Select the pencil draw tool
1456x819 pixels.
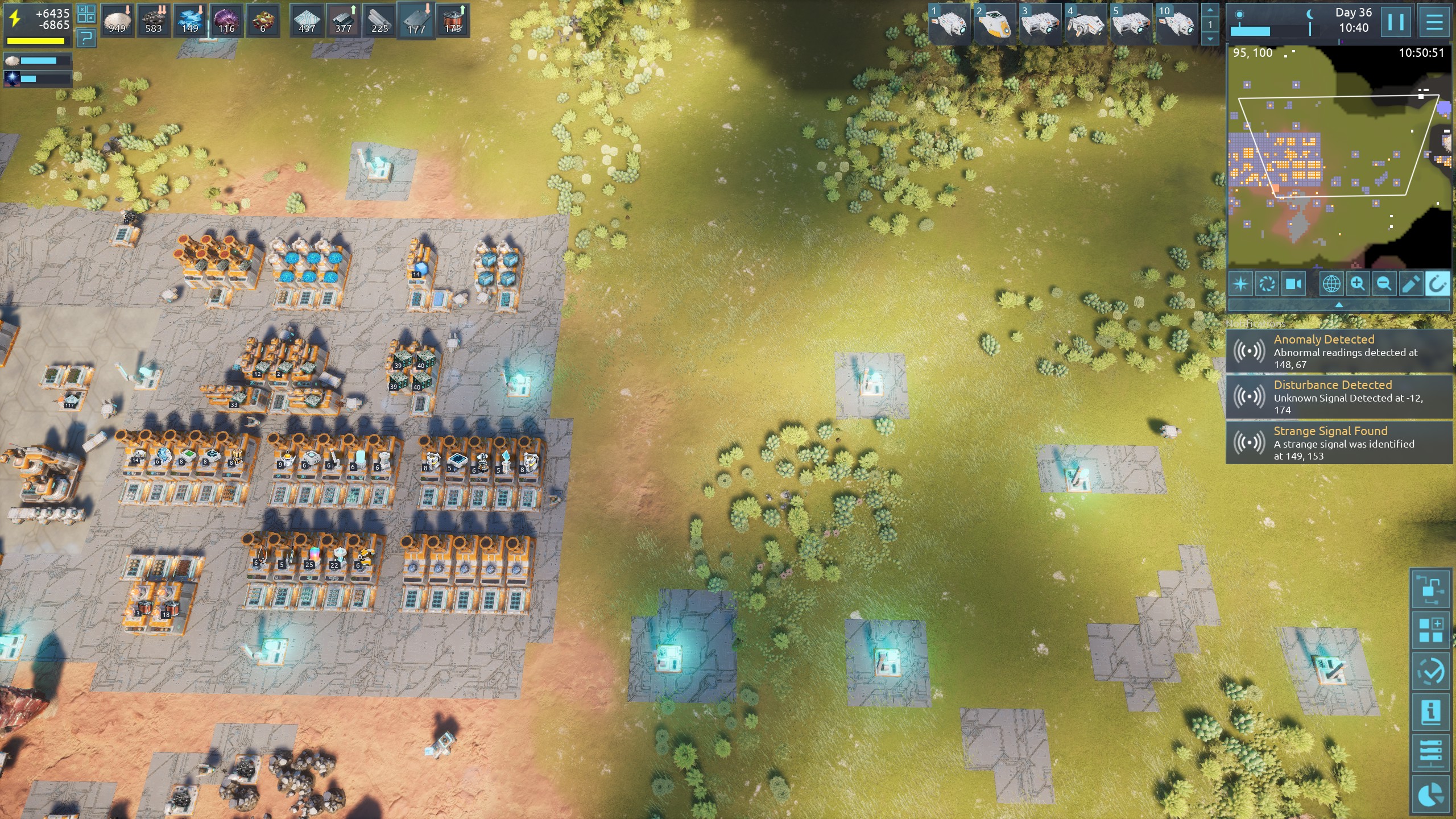click(x=1410, y=283)
